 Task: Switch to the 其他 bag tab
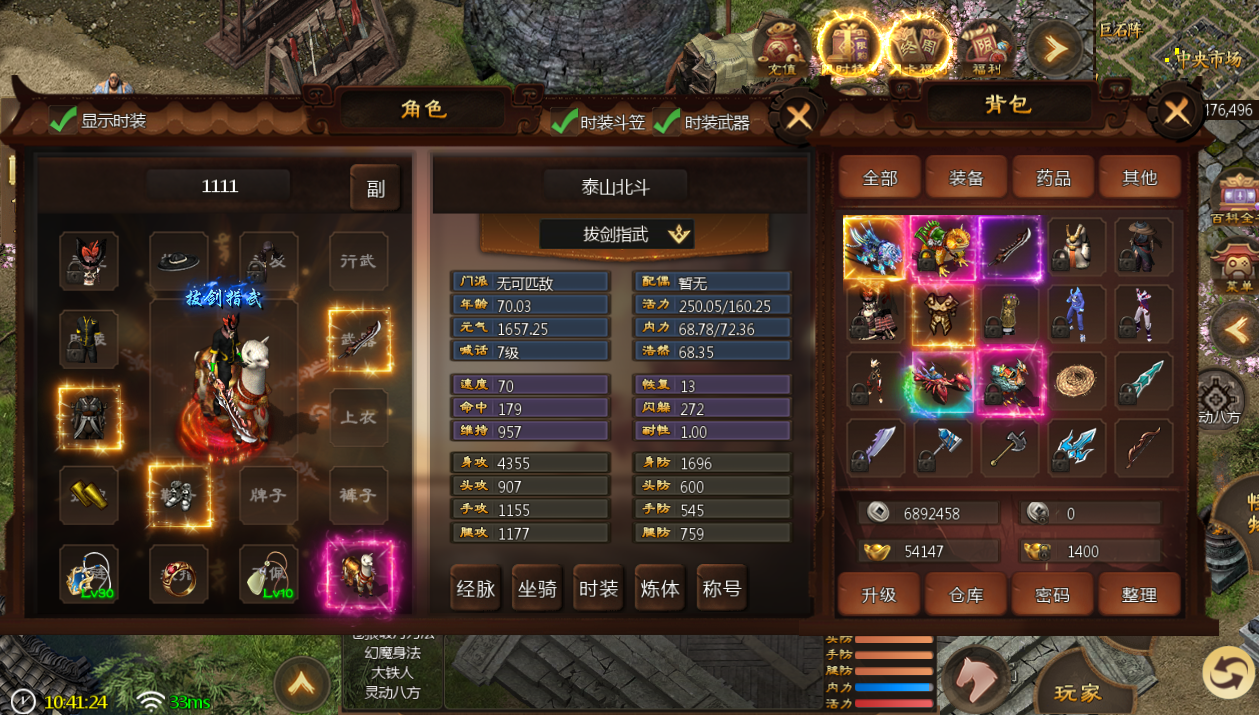tap(1139, 178)
